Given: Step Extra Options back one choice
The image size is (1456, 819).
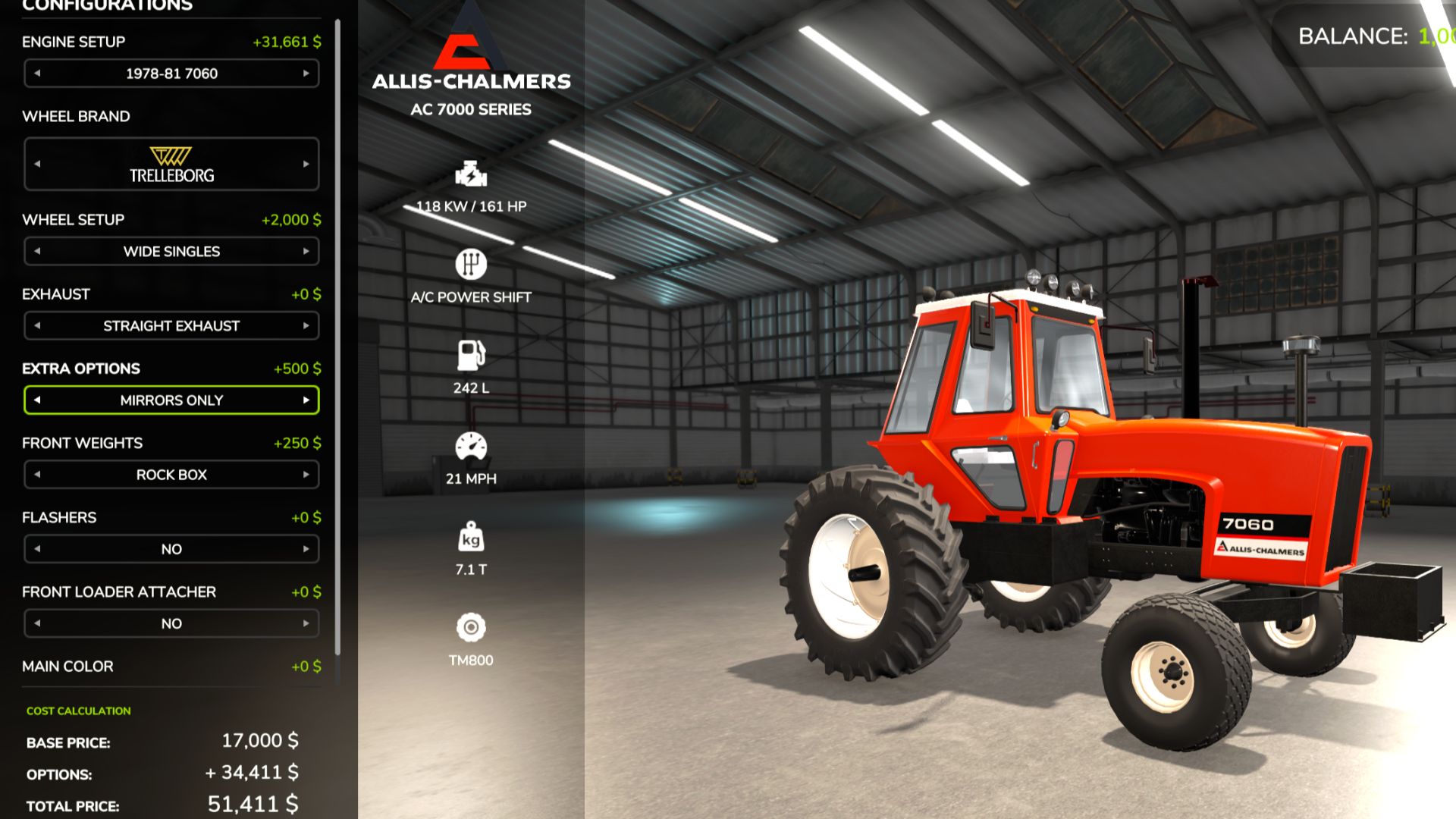Looking at the screenshot, I should [37, 400].
